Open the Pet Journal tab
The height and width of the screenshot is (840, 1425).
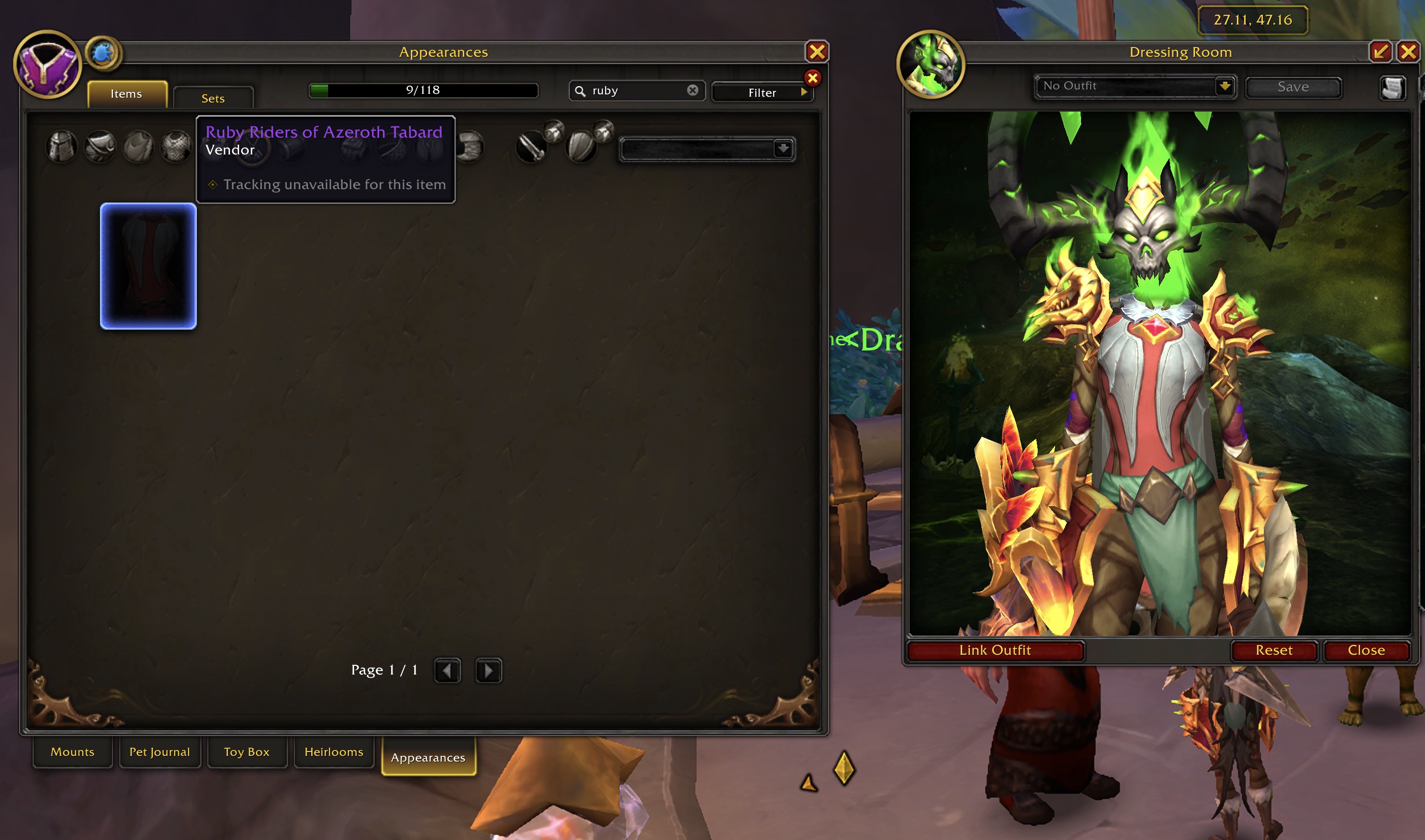point(160,751)
